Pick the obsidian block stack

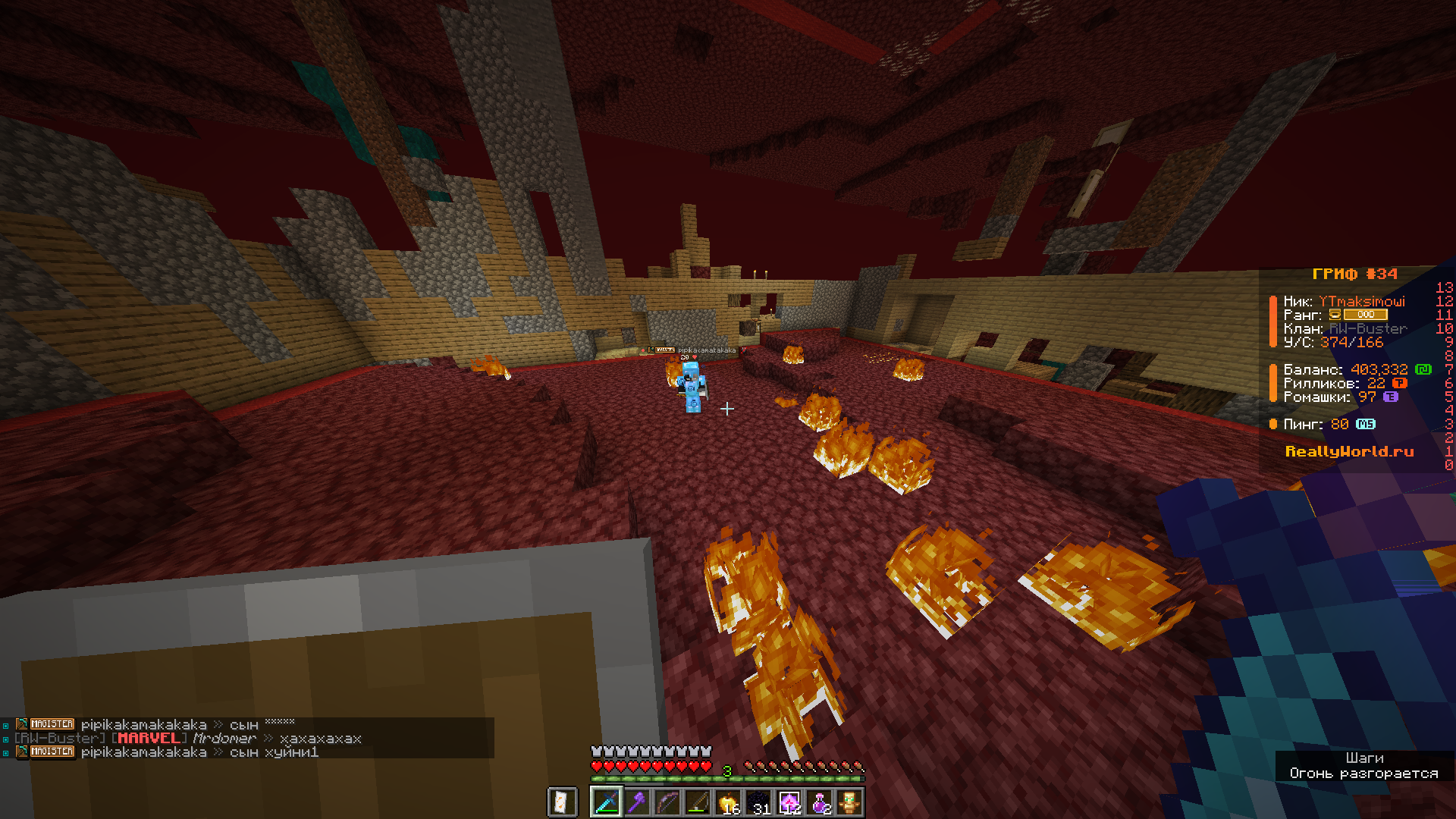pos(758,802)
